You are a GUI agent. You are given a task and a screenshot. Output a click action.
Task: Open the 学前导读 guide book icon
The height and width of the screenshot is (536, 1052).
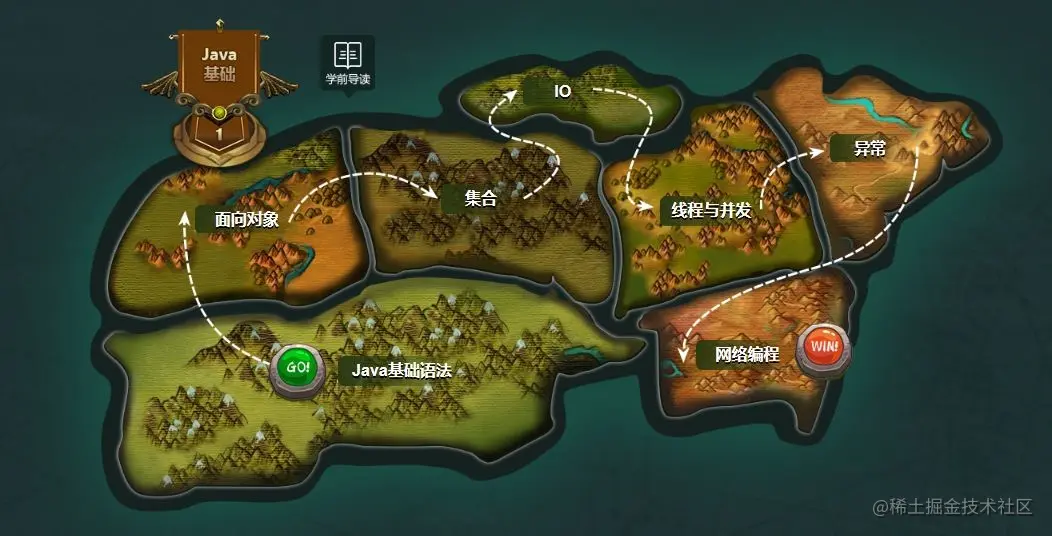click(347, 61)
